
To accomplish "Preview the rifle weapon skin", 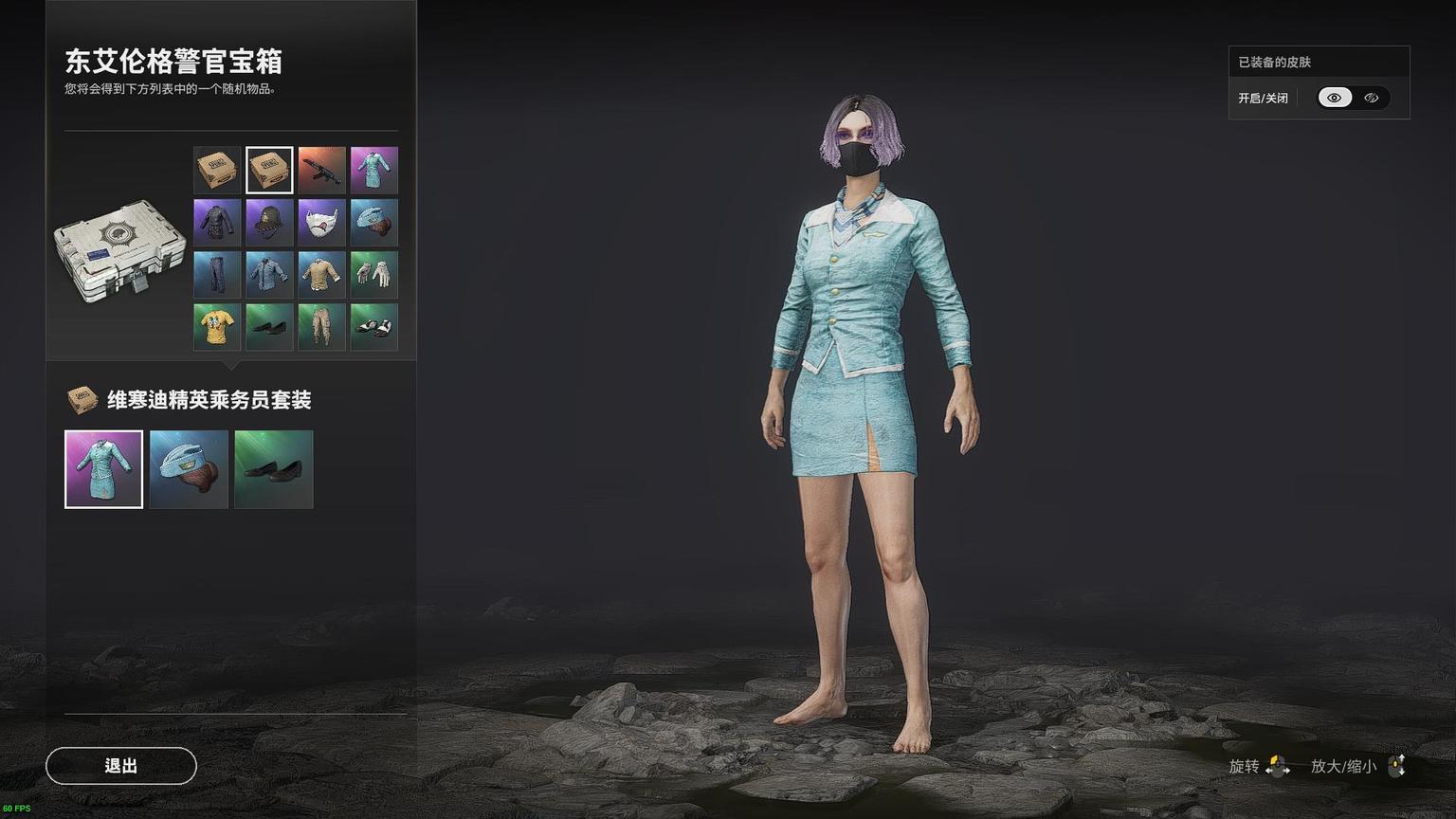I will pyautogui.click(x=321, y=171).
